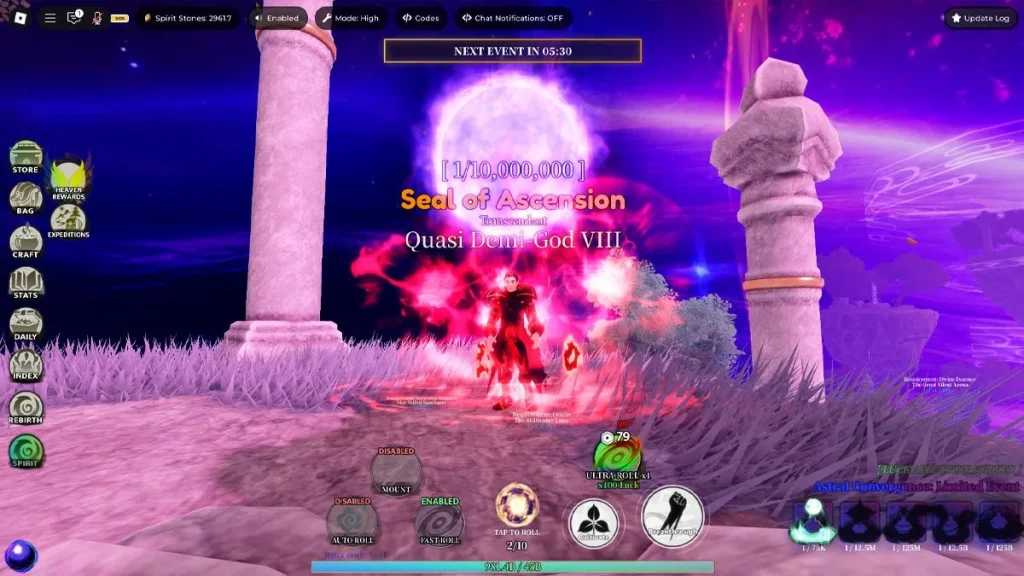Viewport: 1024px width, 576px height.
Task: Activate the Cultivate button
Action: 595,522
